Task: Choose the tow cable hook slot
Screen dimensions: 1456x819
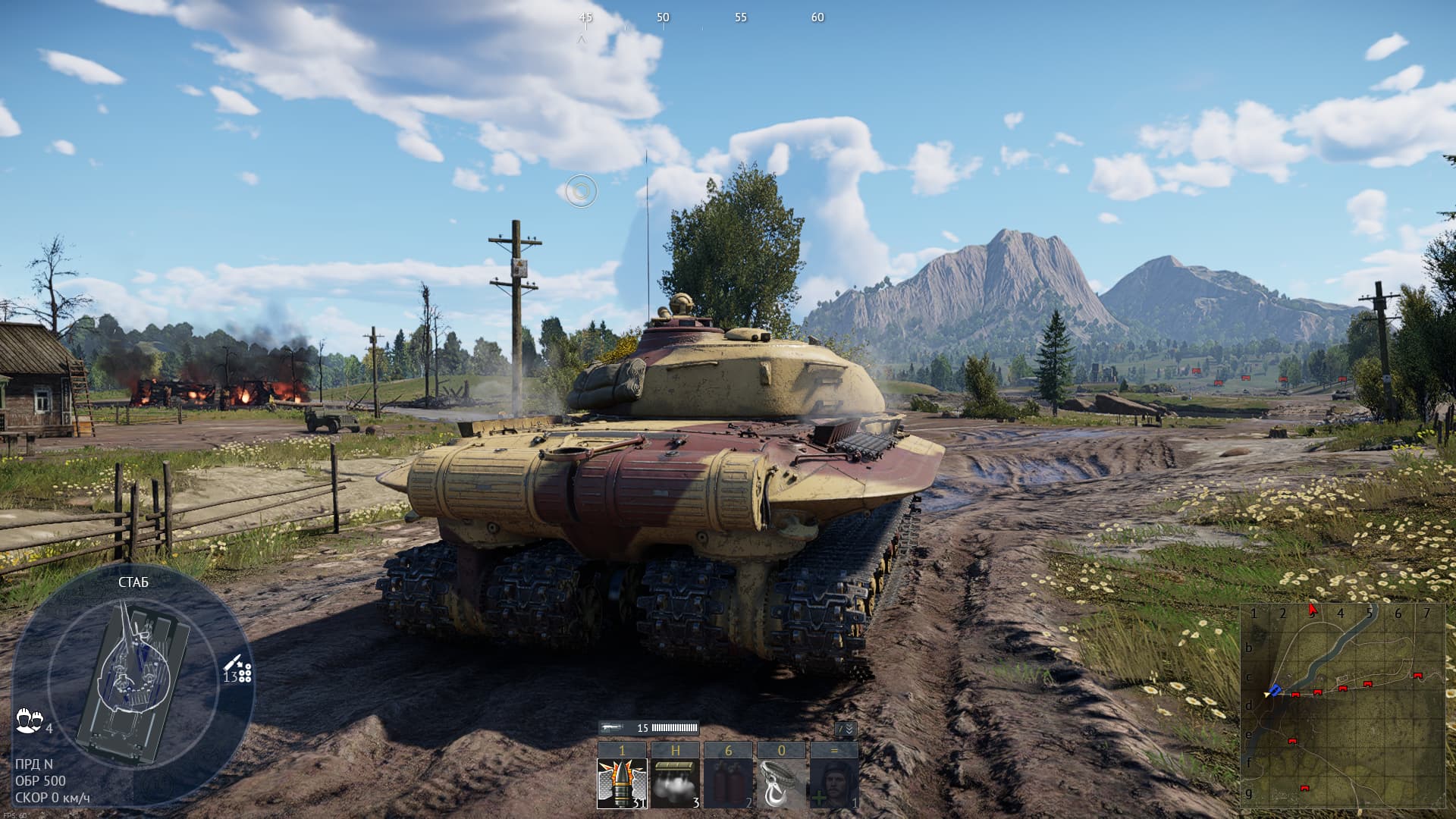Action: pyautogui.click(x=781, y=783)
